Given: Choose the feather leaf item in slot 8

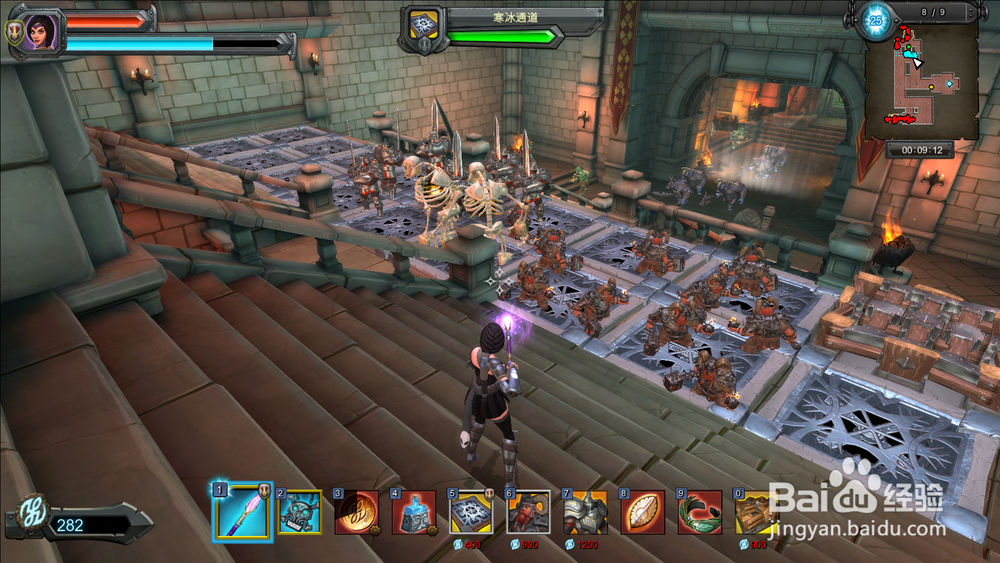Looking at the screenshot, I should tap(643, 512).
